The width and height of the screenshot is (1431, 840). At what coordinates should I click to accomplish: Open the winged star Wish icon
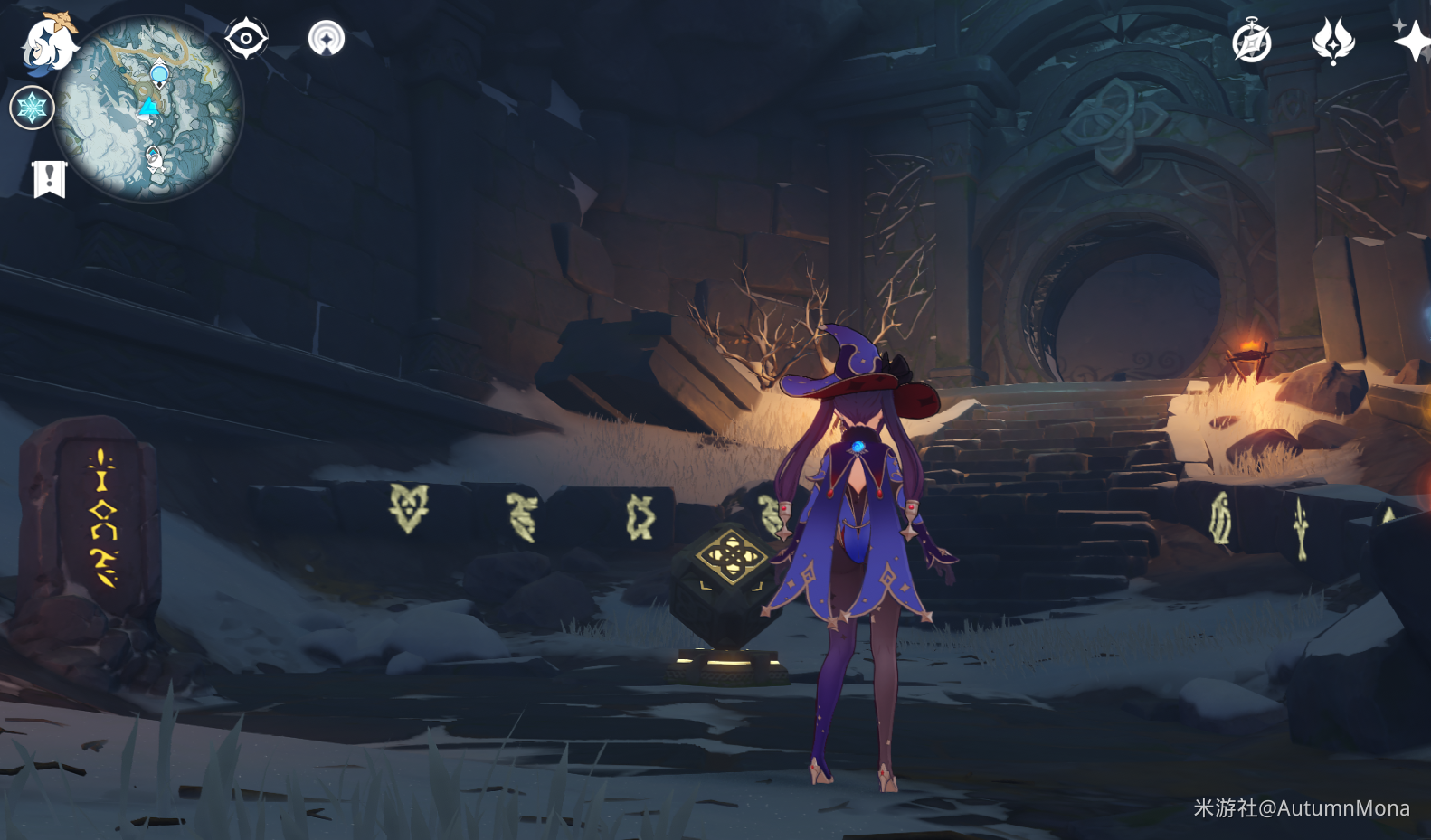point(1332,42)
